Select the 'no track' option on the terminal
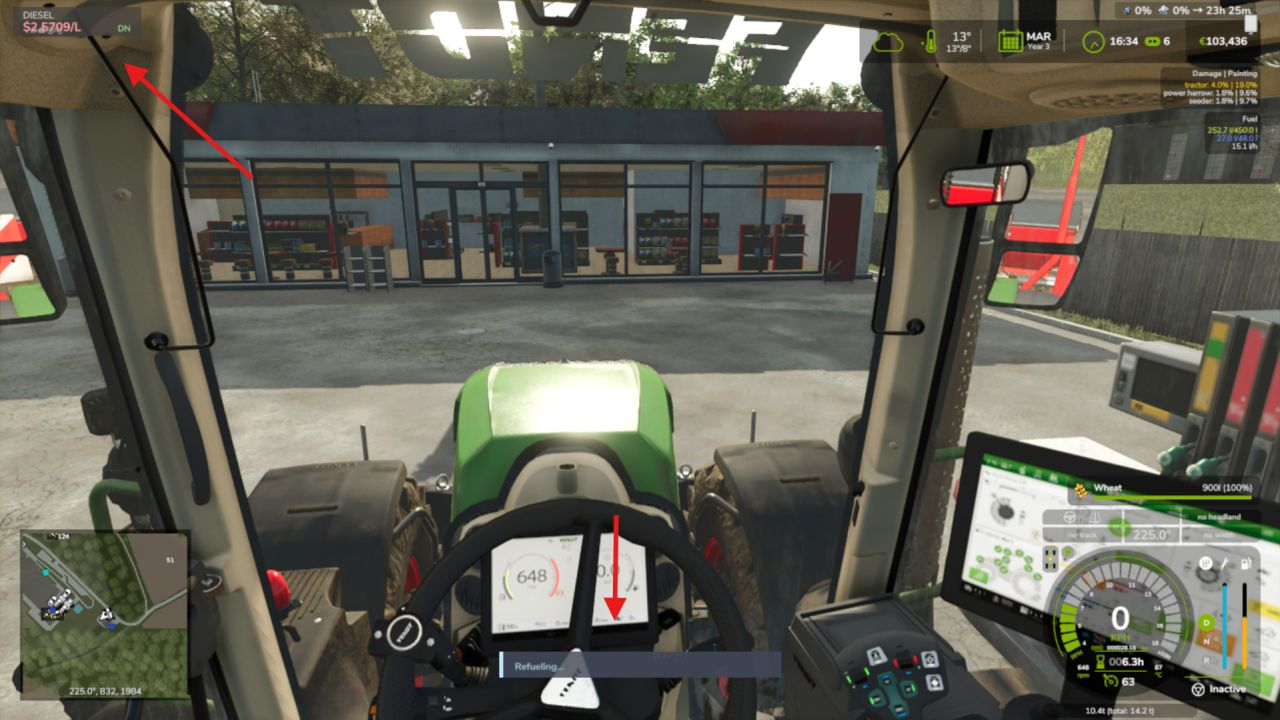This screenshot has height=720, width=1280. [x=1081, y=533]
